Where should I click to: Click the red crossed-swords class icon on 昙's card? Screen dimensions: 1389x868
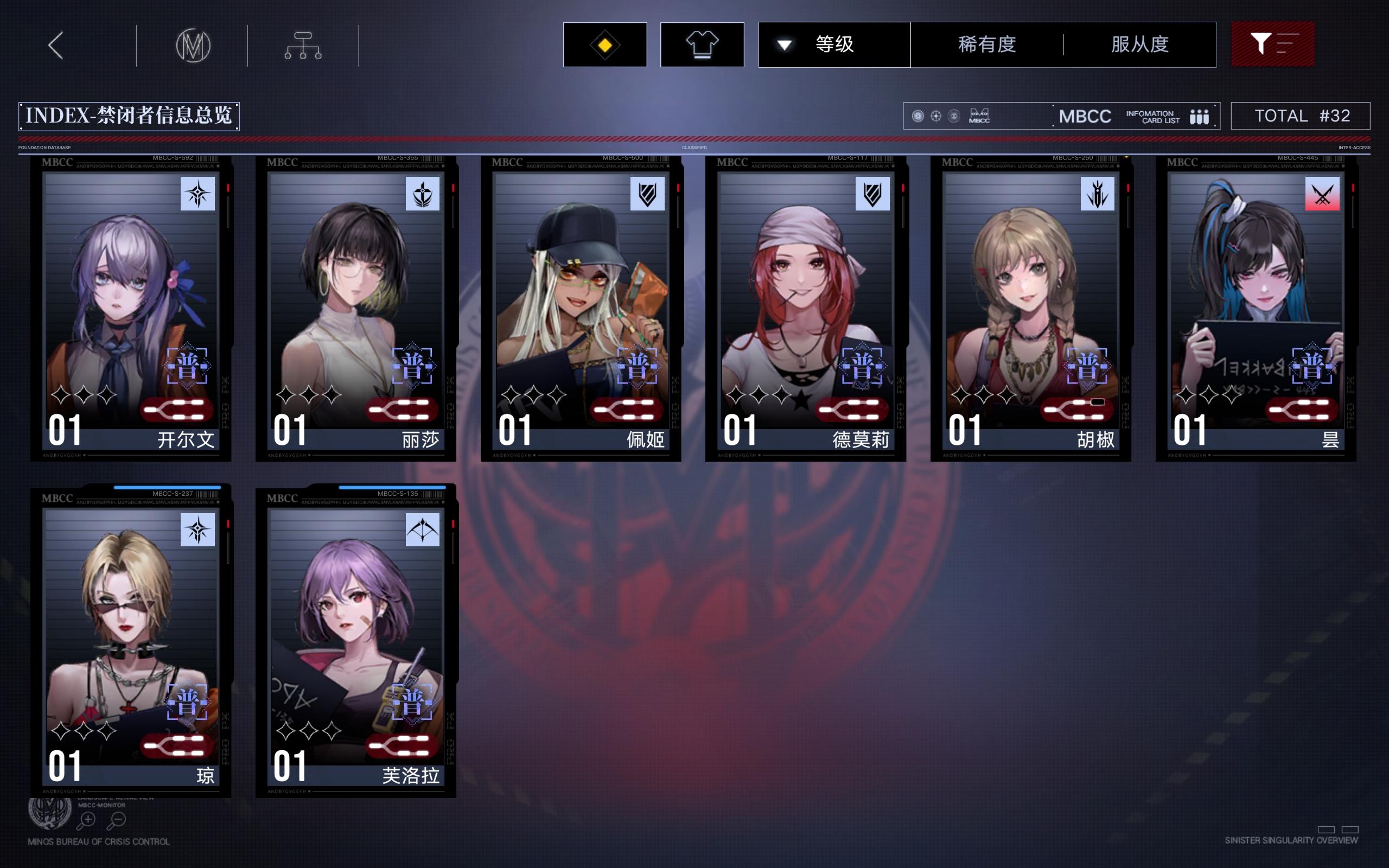tap(1322, 193)
